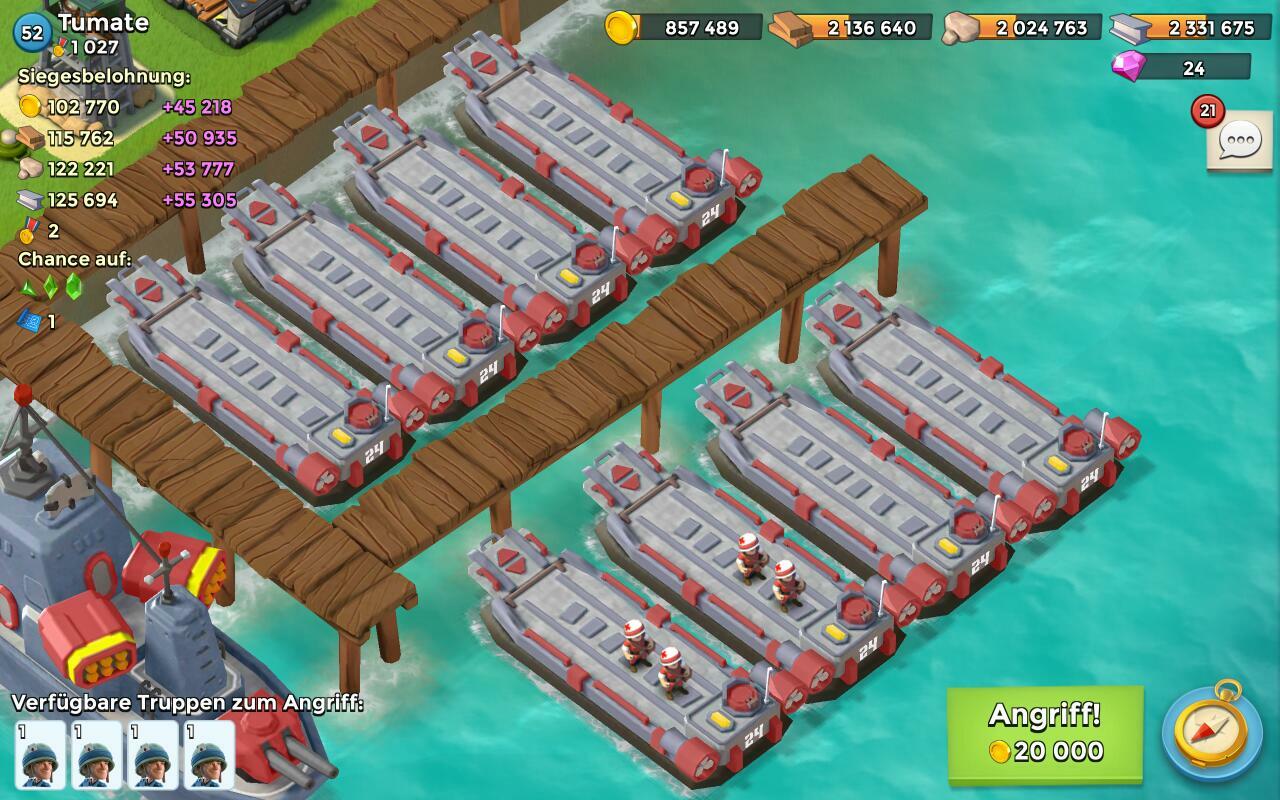This screenshot has width=1280, height=800.
Task: Select the stone resource counter
Action: (1021, 27)
